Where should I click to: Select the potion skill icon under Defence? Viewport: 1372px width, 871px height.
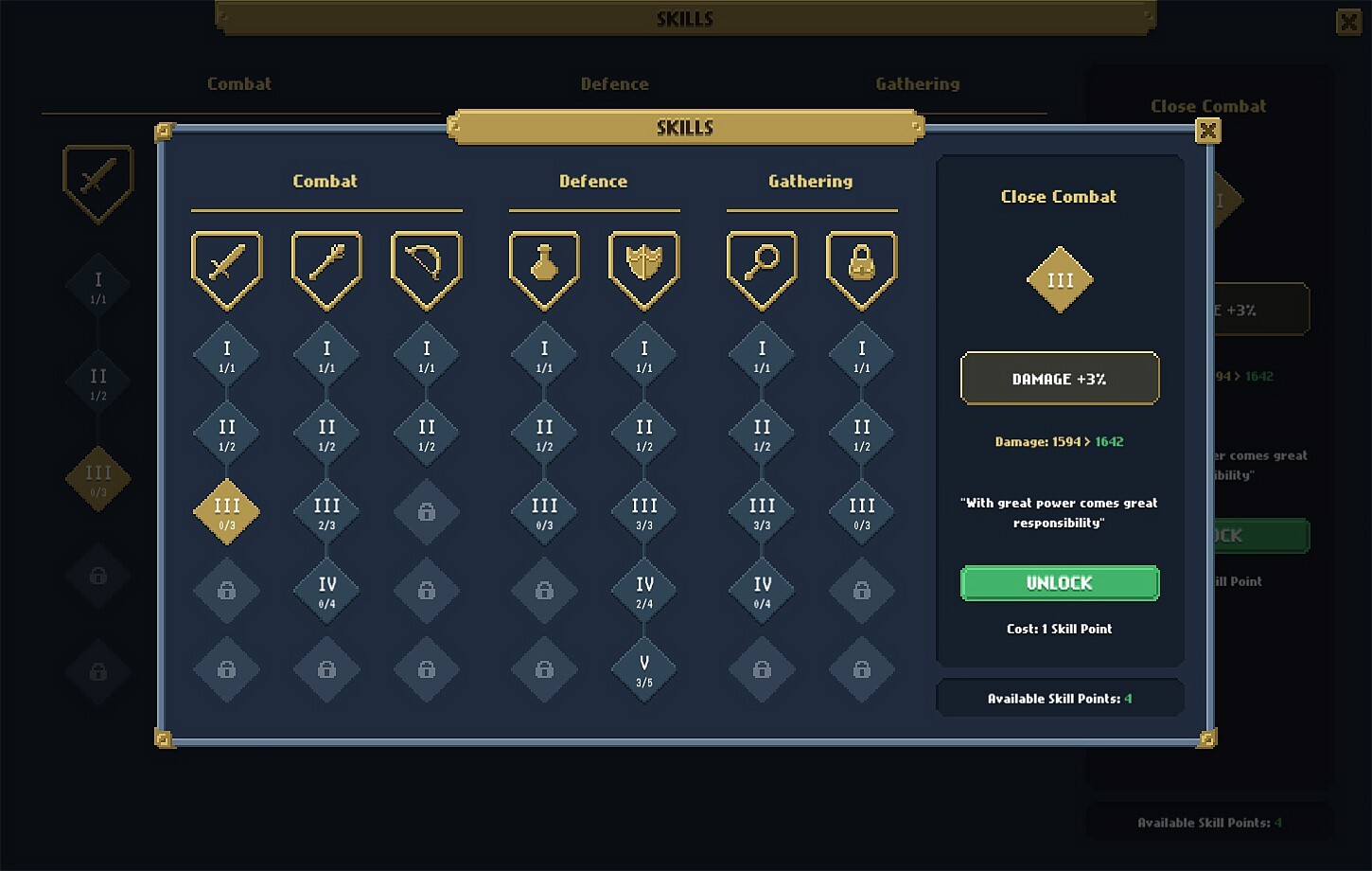click(x=543, y=268)
